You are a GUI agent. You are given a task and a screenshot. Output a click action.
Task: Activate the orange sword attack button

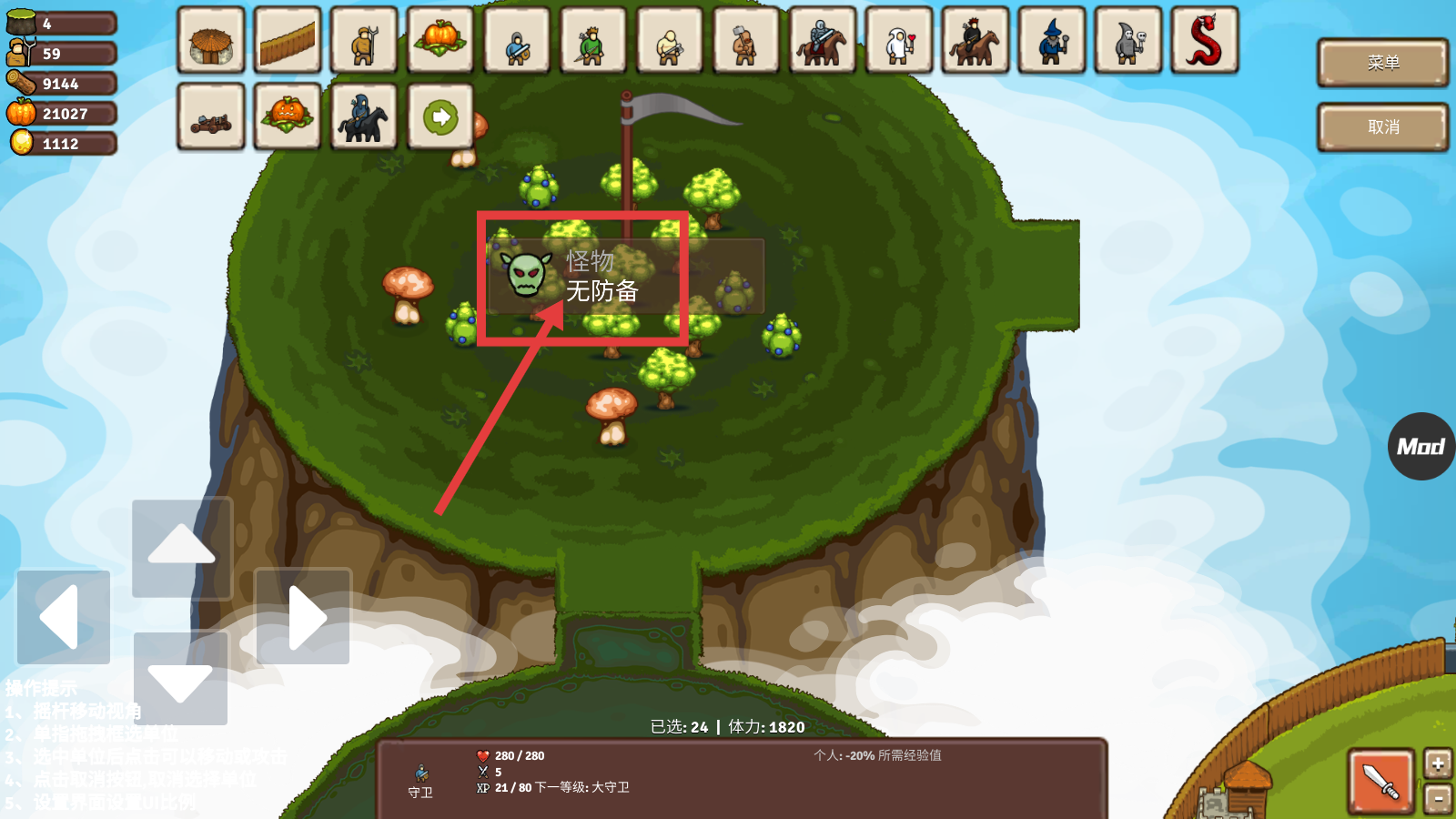(1380, 780)
